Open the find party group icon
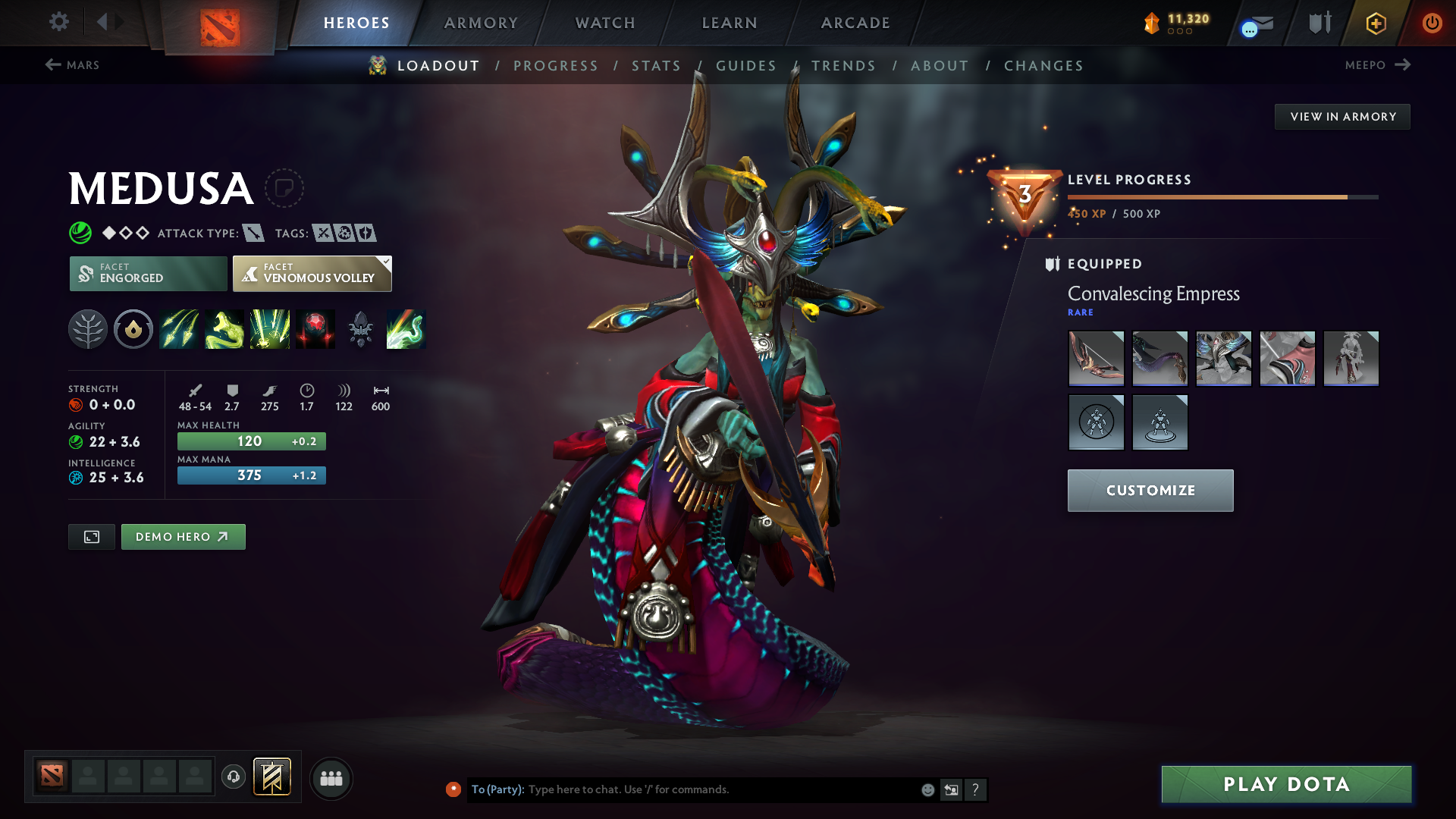The width and height of the screenshot is (1456, 819). click(x=331, y=778)
